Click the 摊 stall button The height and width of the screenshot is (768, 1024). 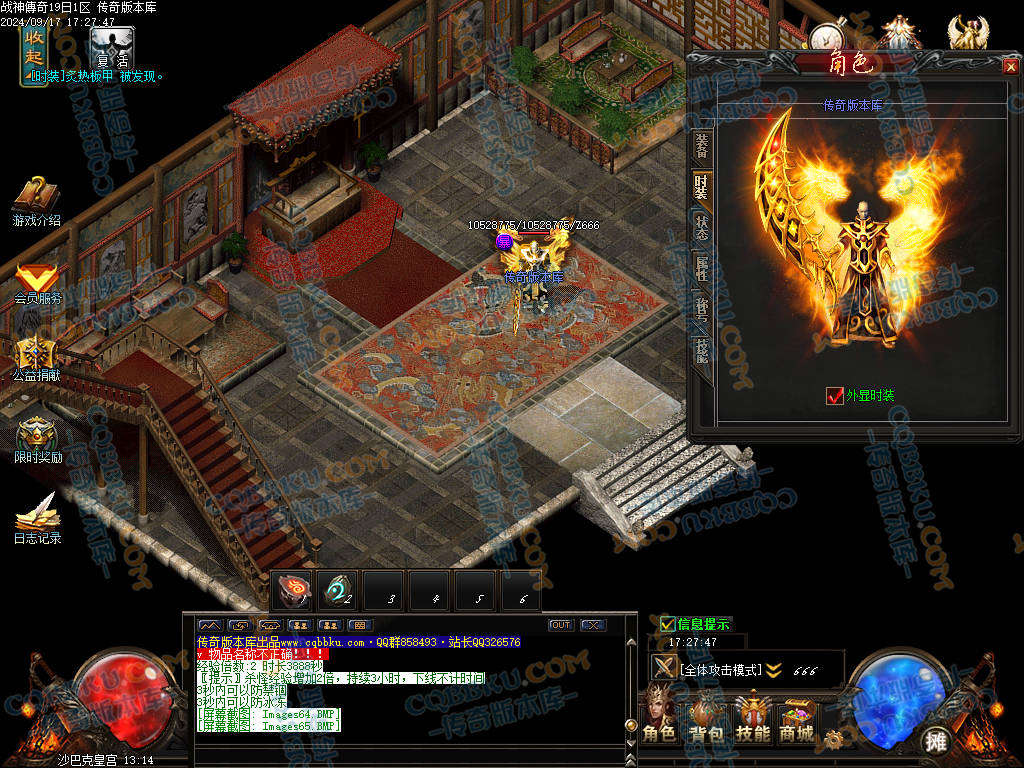[936, 741]
